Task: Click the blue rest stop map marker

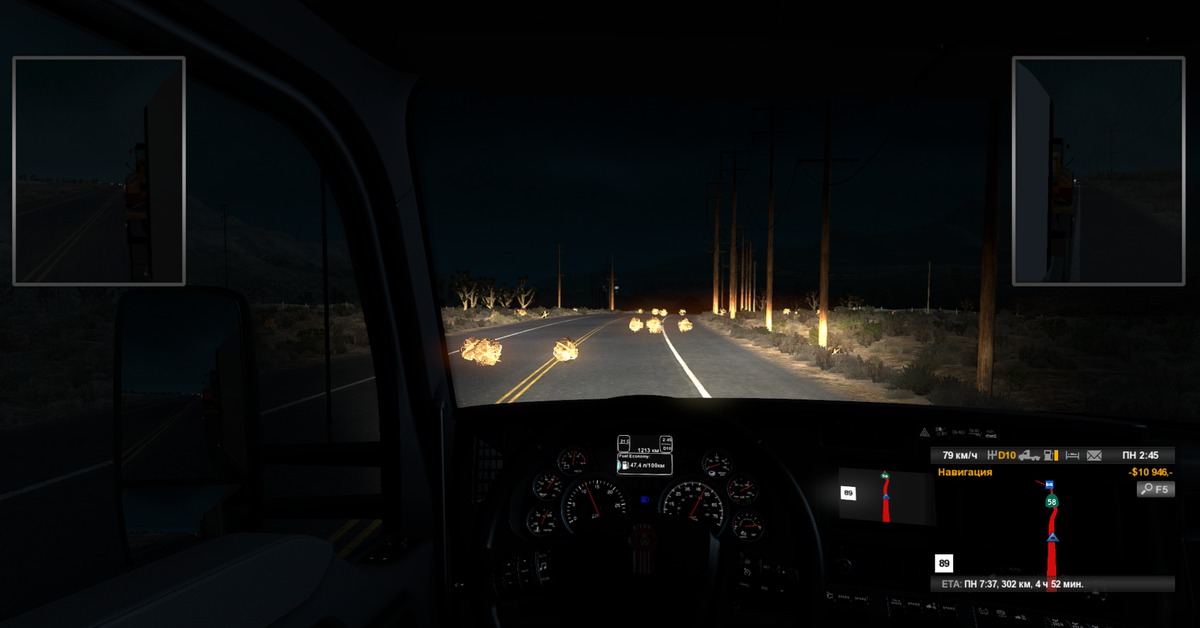Action: [x=1049, y=484]
